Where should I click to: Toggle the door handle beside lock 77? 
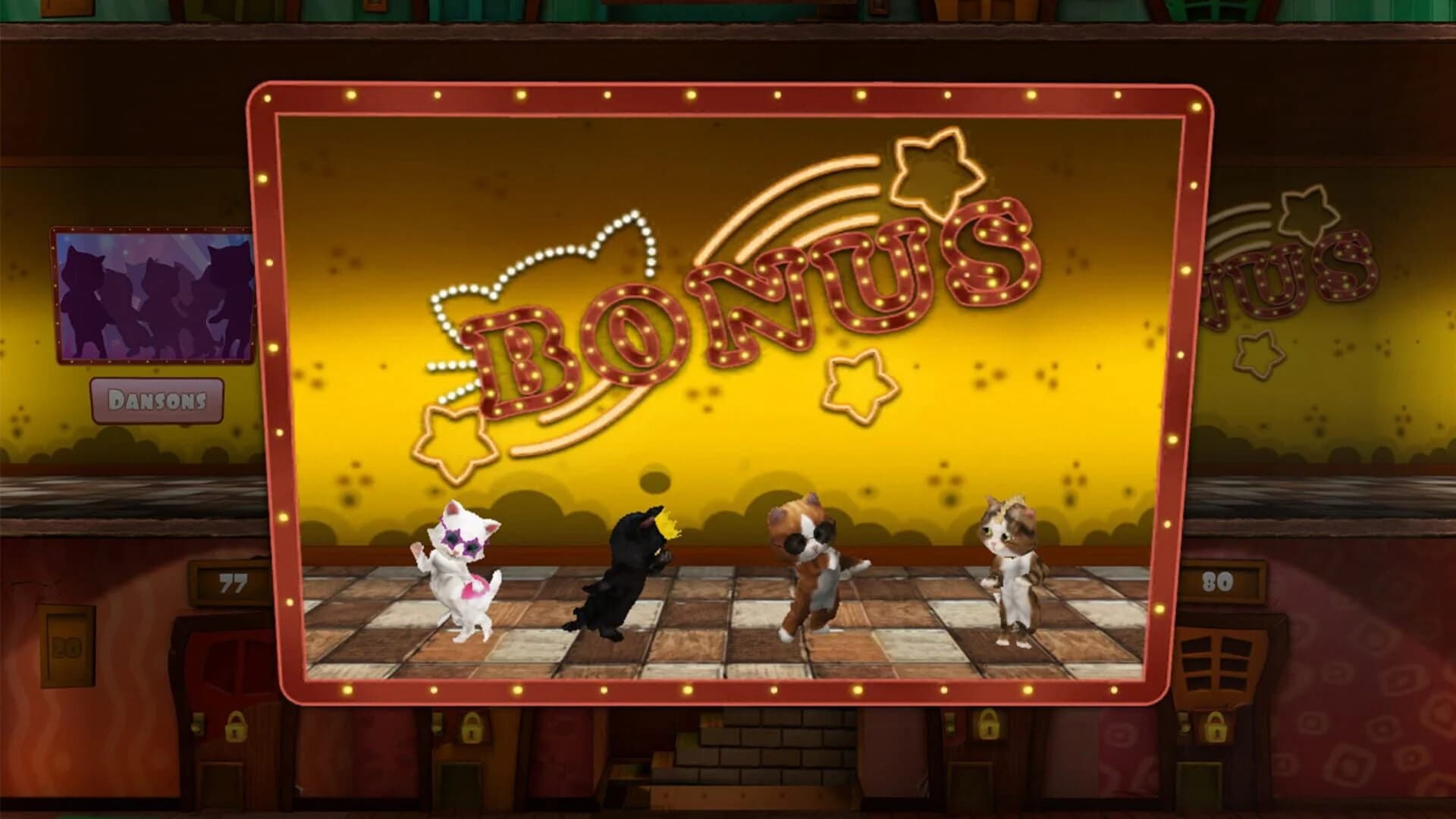pyautogui.click(x=197, y=724)
